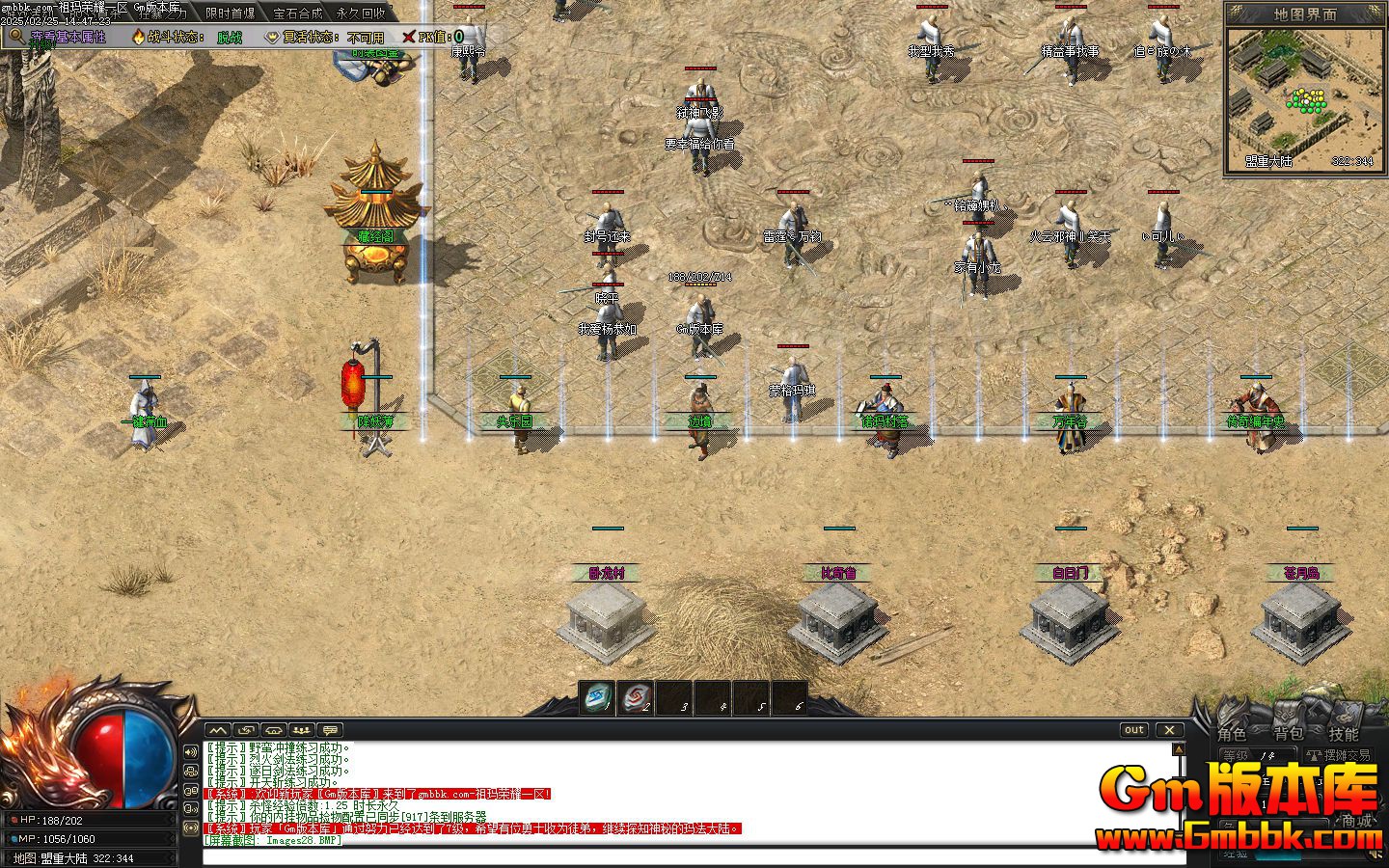This screenshot has height=868, width=1389.
Task: Use the skill in hotbar slot 1
Action: (597, 697)
